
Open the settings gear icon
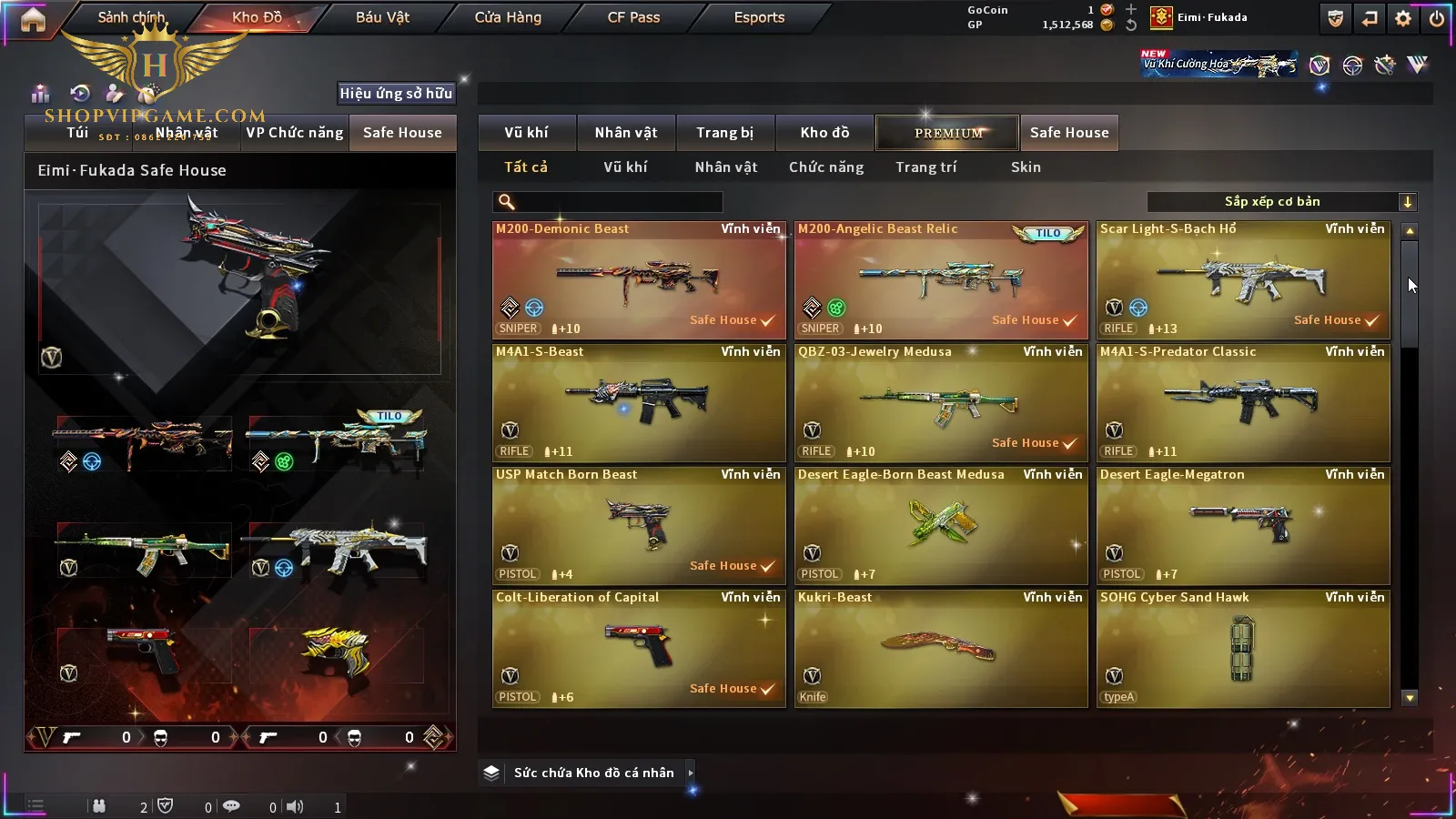point(1403,18)
